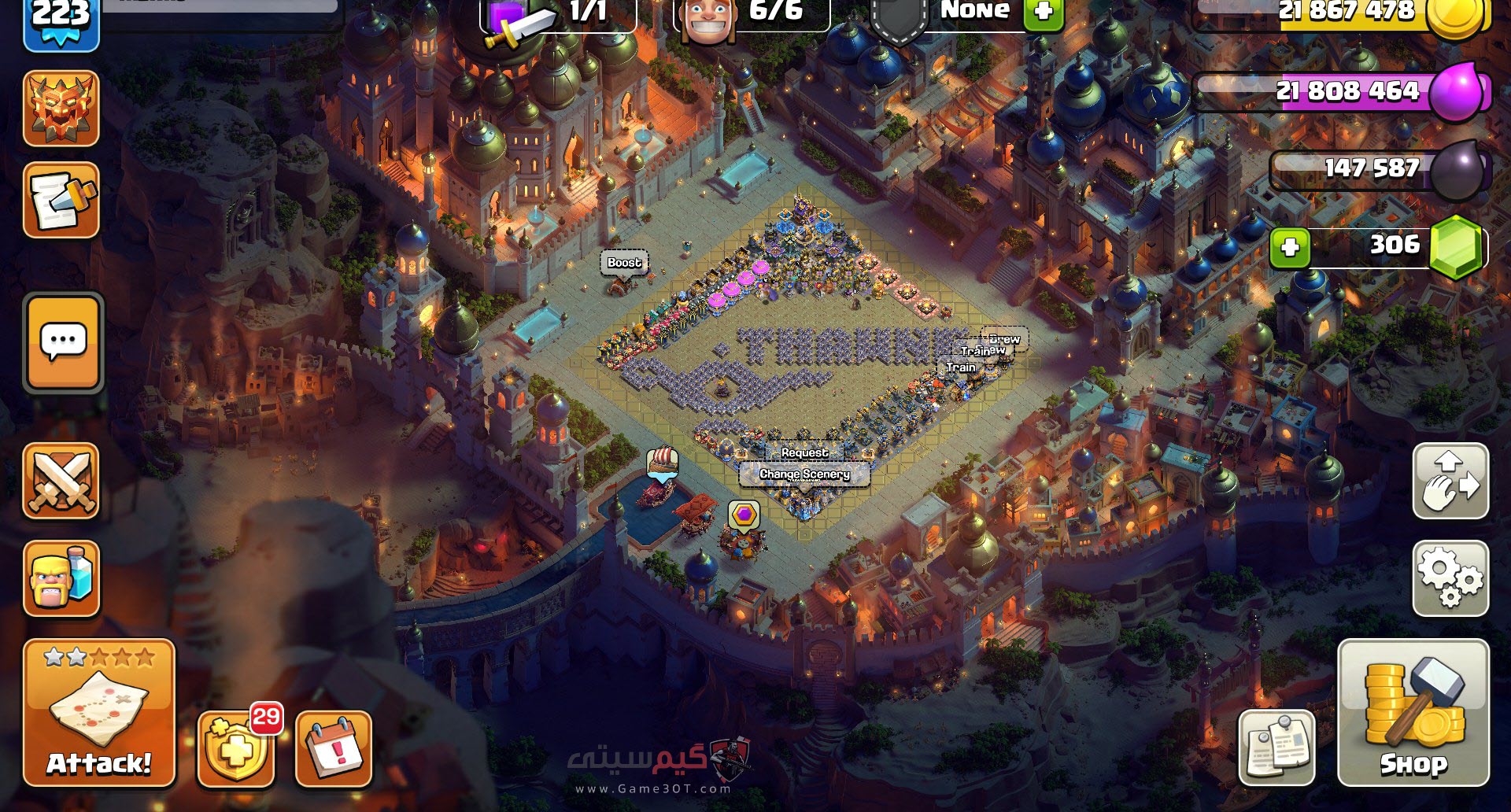Click the Change Scenery label
Image resolution: width=1511 pixels, height=812 pixels.
[804, 474]
